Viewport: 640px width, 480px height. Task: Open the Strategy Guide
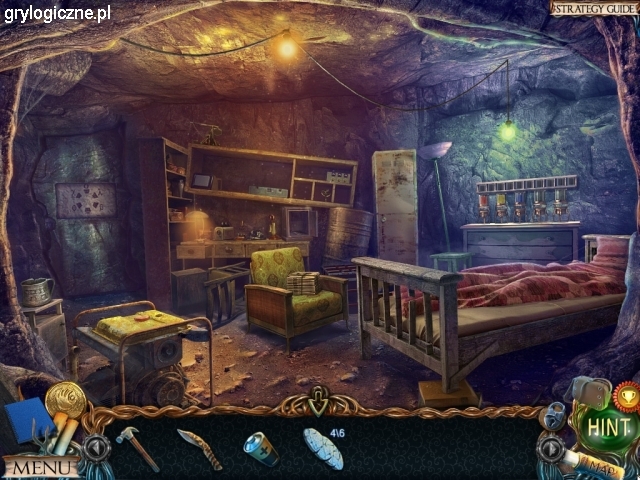[x=594, y=8]
